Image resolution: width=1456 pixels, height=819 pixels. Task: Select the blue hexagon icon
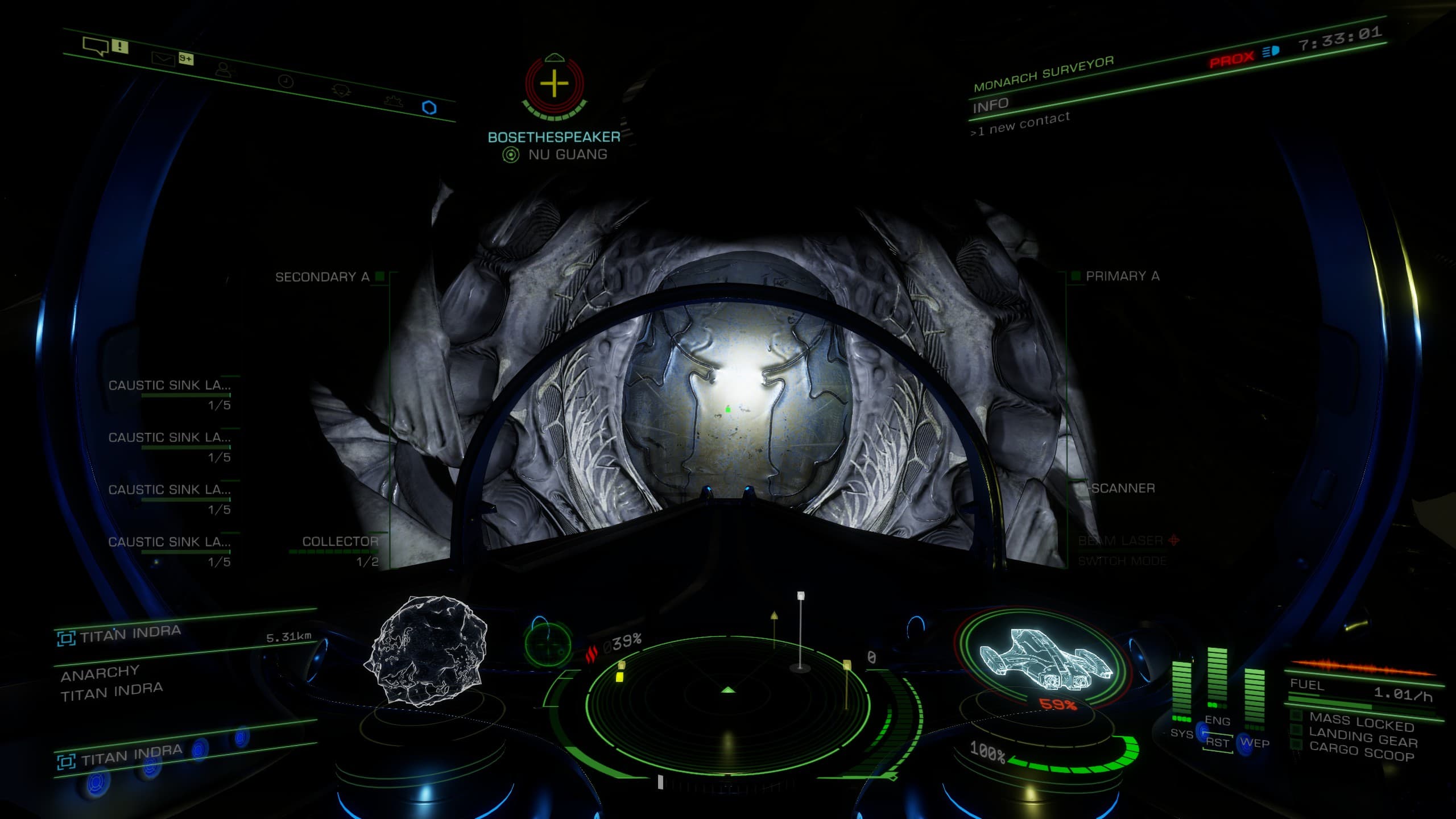click(x=429, y=107)
